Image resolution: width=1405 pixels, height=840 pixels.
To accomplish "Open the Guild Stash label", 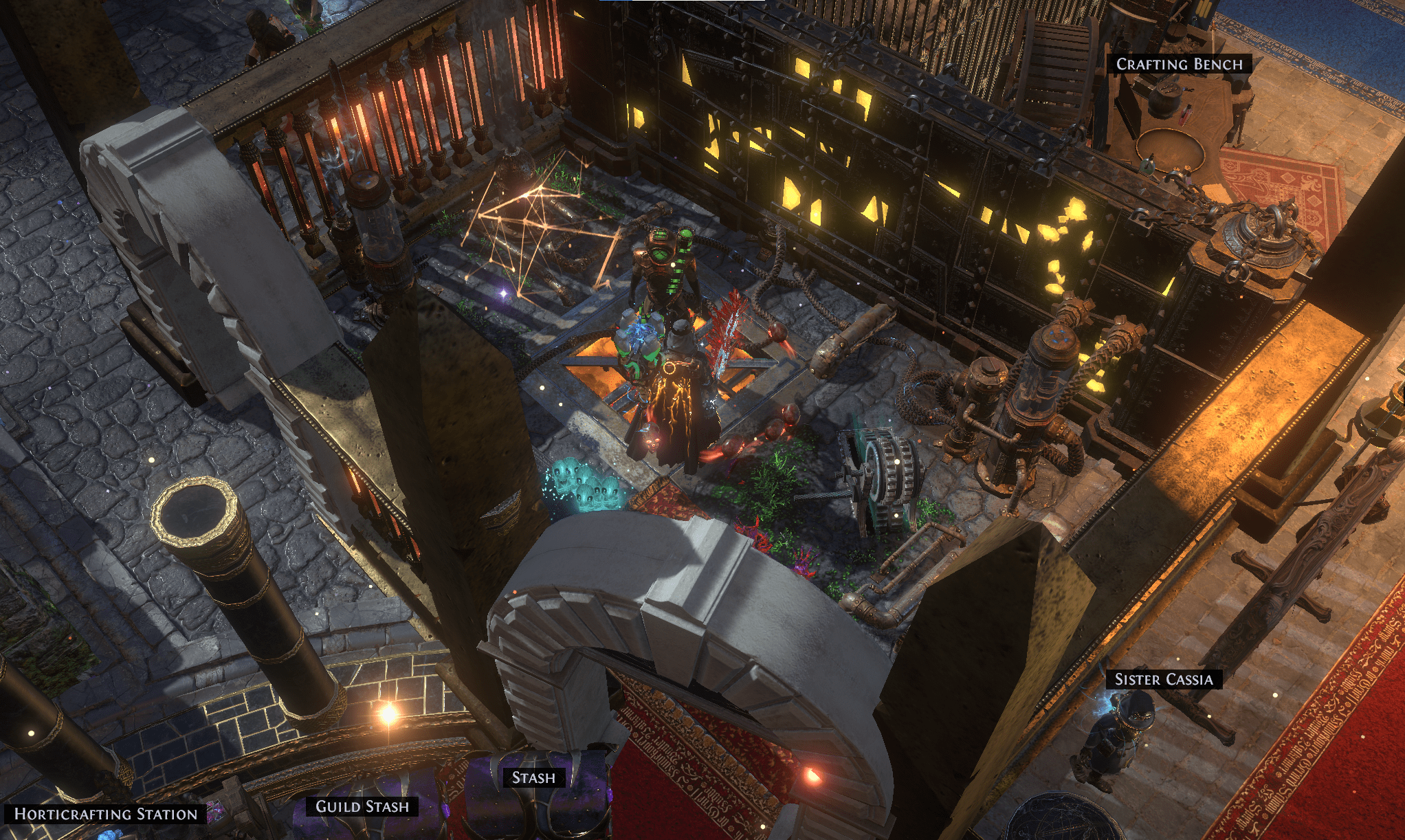I will pos(362,806).
